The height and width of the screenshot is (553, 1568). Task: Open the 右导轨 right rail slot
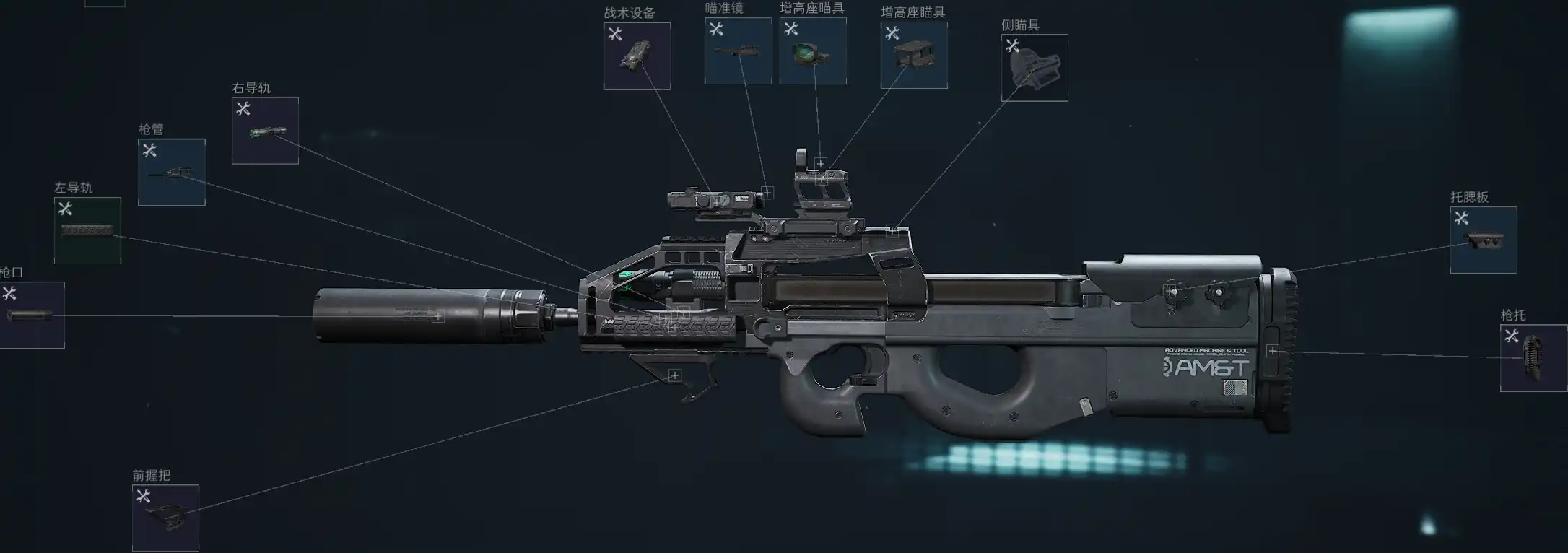[265, 131]
